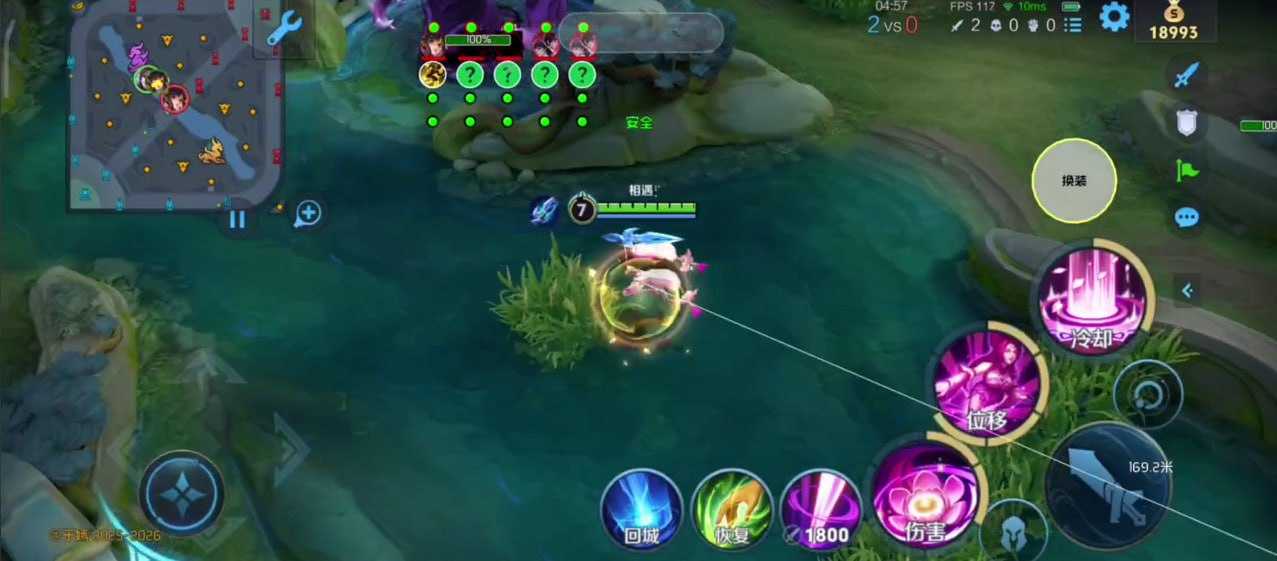The width and height of the screenshot is (1277, 561).
Task: Click the blue sword signal icon
Action: [1187, 74]
